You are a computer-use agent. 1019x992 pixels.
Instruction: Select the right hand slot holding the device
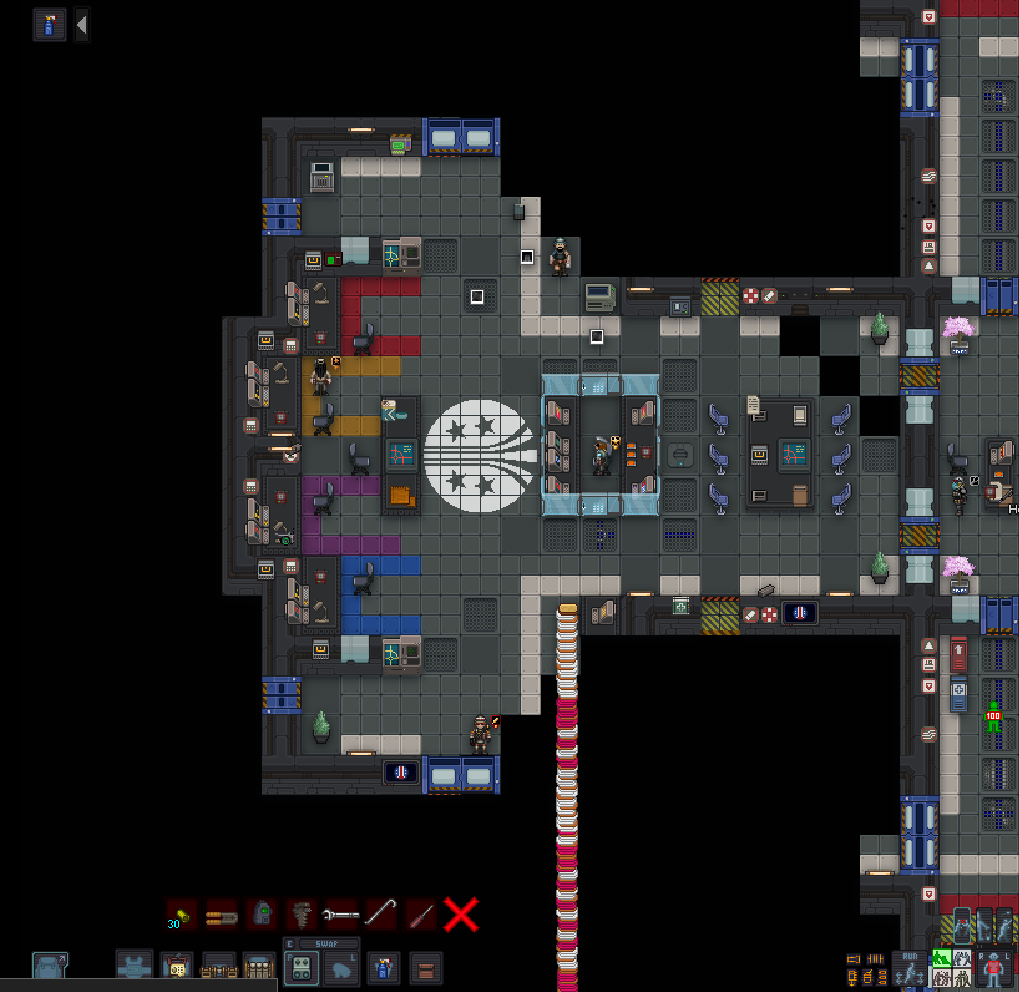(302, 968)
